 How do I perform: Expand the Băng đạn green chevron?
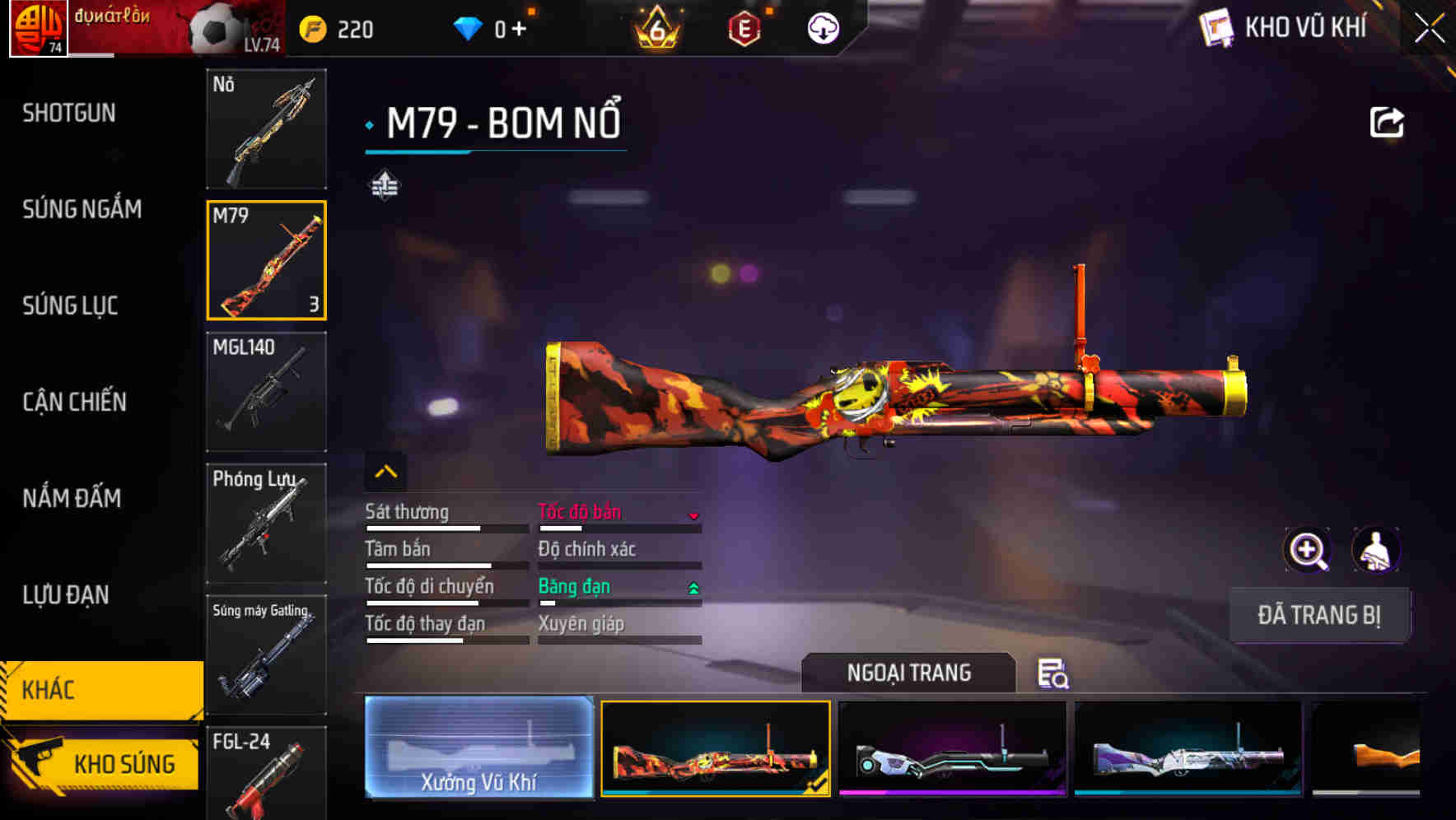click(693, 586)
